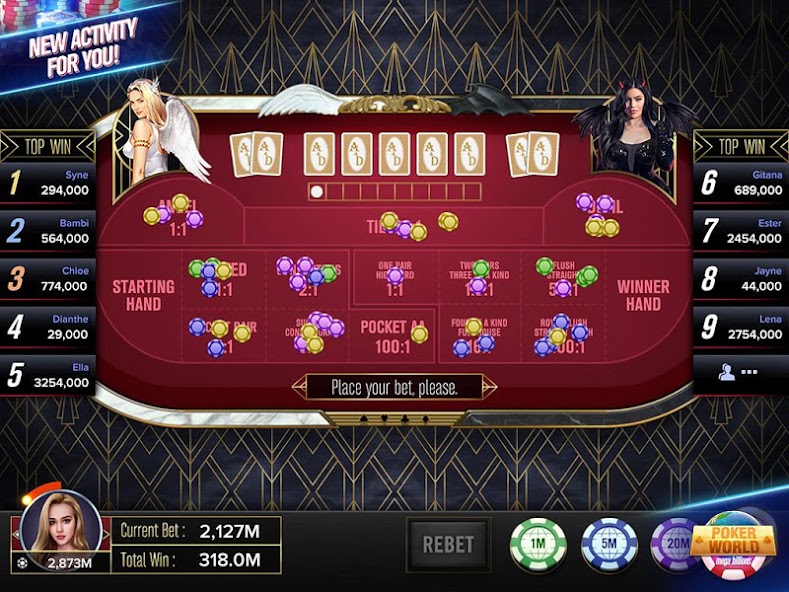Choose the blue 5M chip
The width and height of the screenshot is (789, 592).
pyautogui.click(x=609, y=545)
